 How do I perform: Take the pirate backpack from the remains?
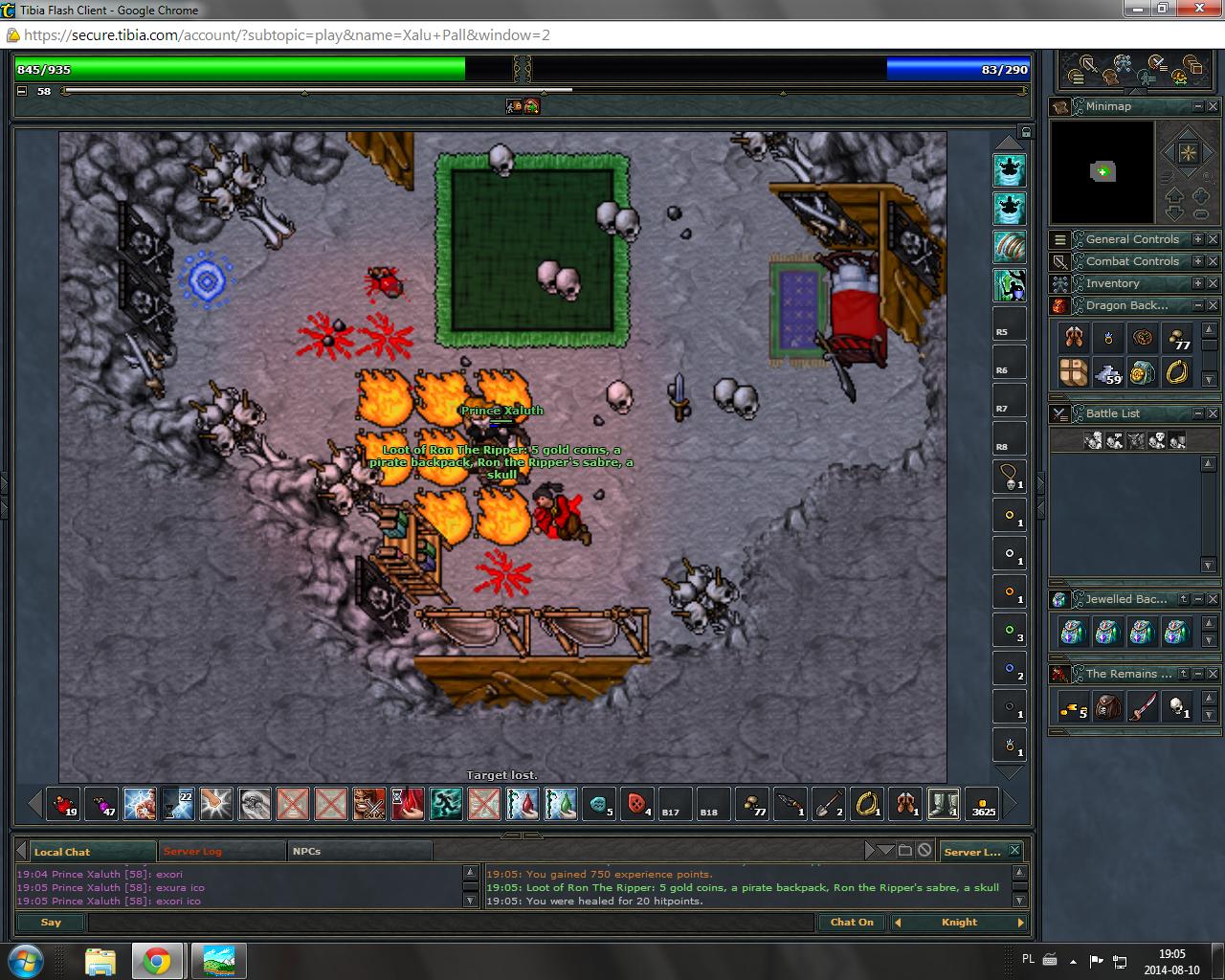point(1108,707)
